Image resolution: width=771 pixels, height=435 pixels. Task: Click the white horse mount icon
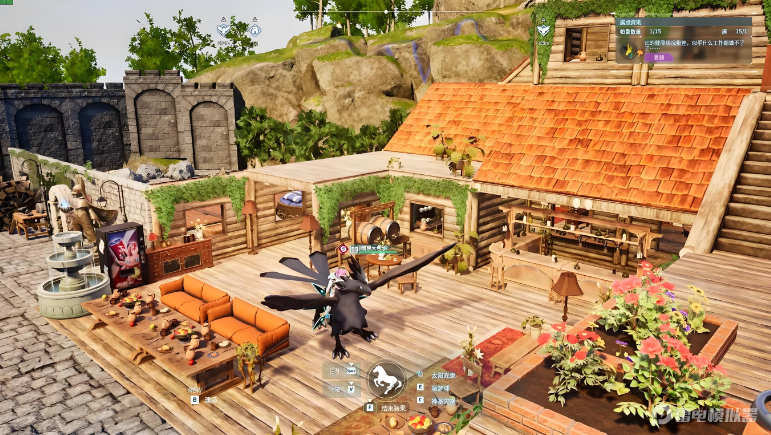385,379
